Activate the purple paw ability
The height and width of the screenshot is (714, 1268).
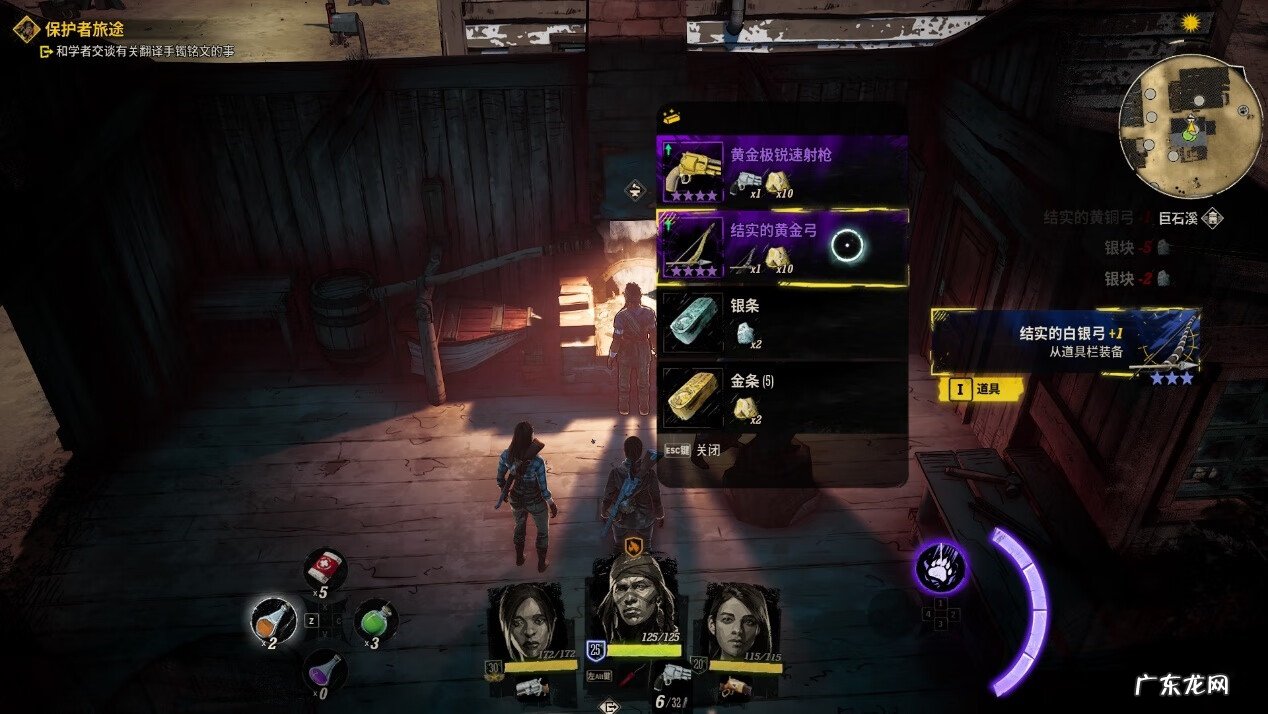pos(940,568)
